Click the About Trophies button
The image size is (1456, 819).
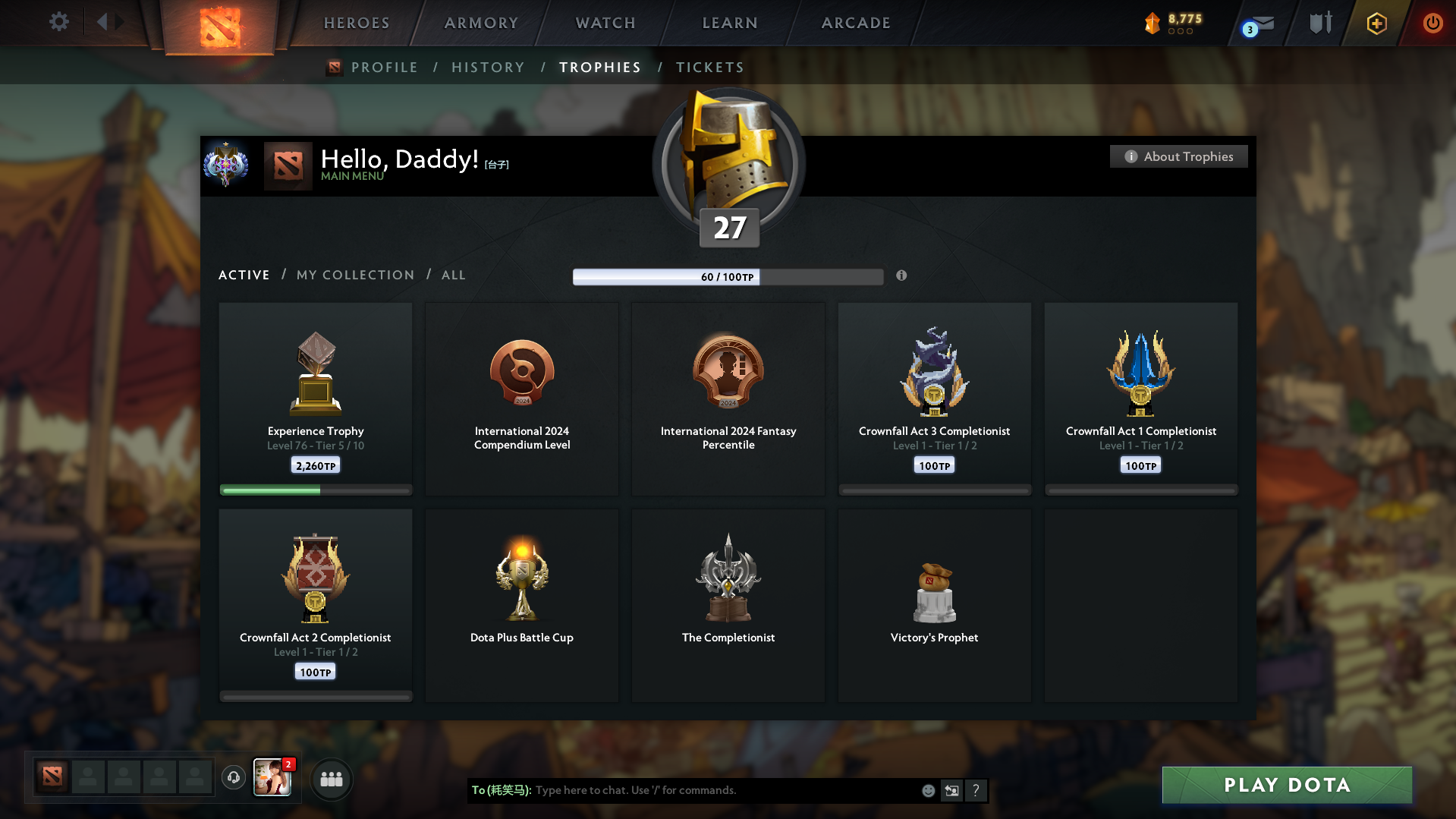click(x=1178, y=156)
